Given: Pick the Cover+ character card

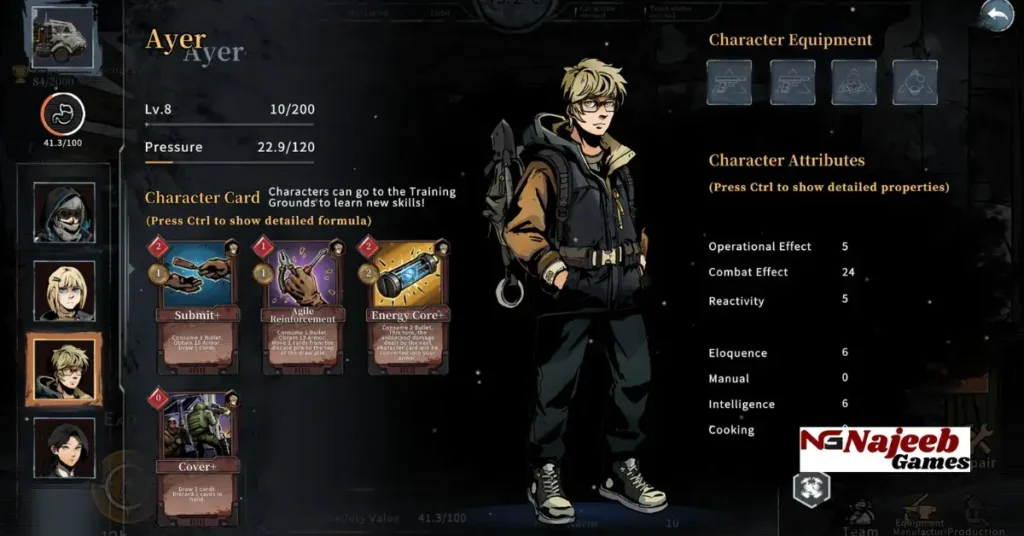Looking at the screenshot, I should [x=196, y=456].
